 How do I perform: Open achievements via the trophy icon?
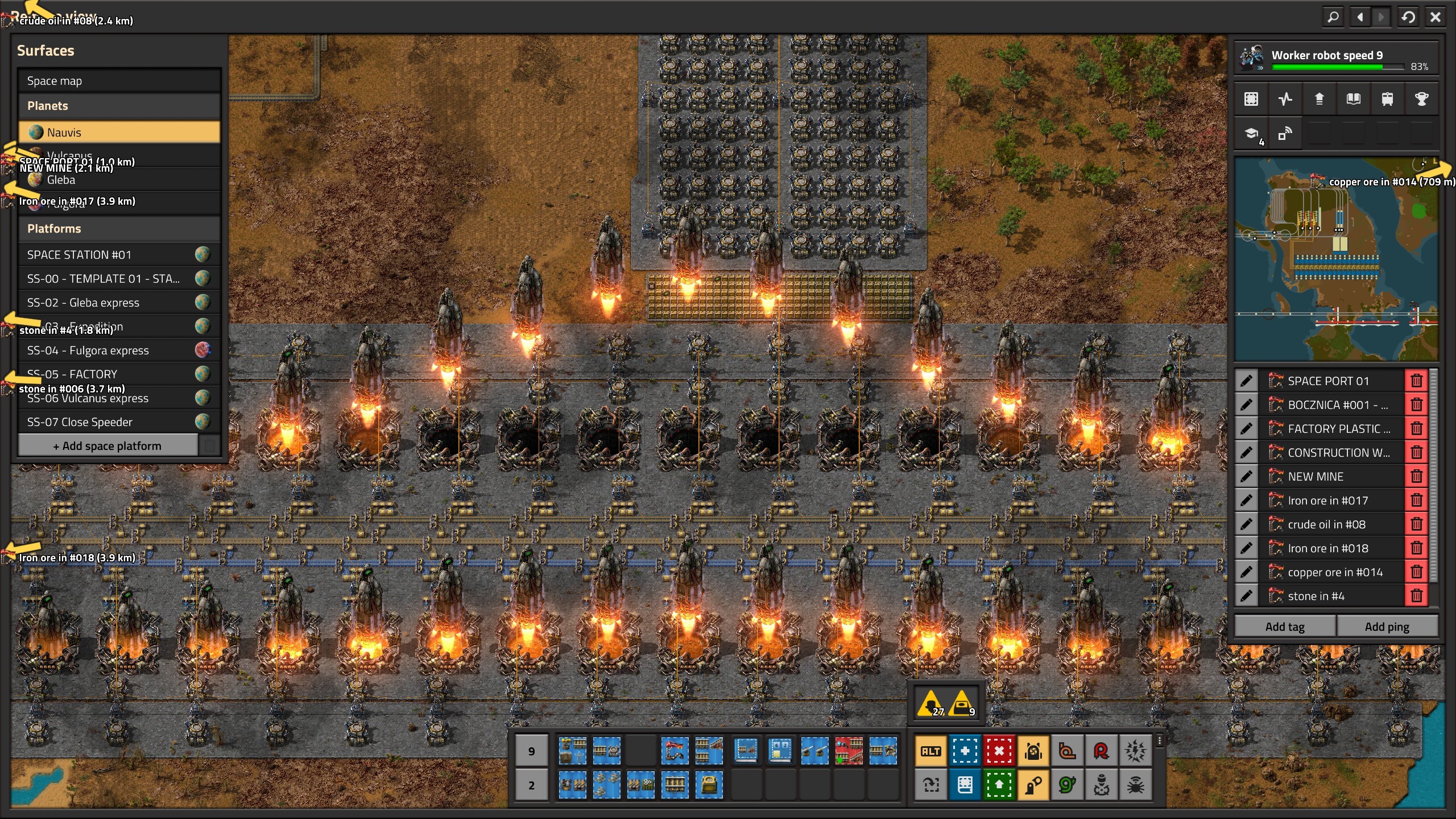(x=1421, y=100)
